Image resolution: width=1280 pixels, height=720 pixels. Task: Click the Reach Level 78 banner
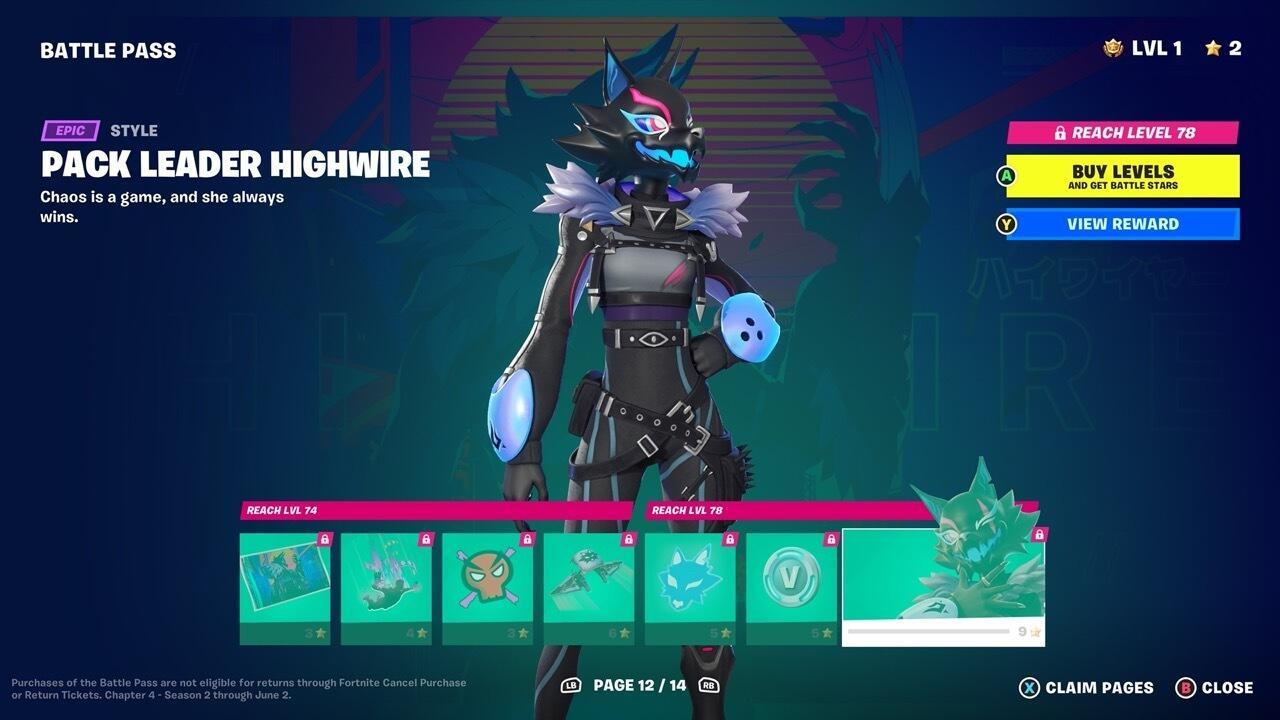pos(1122,132)
